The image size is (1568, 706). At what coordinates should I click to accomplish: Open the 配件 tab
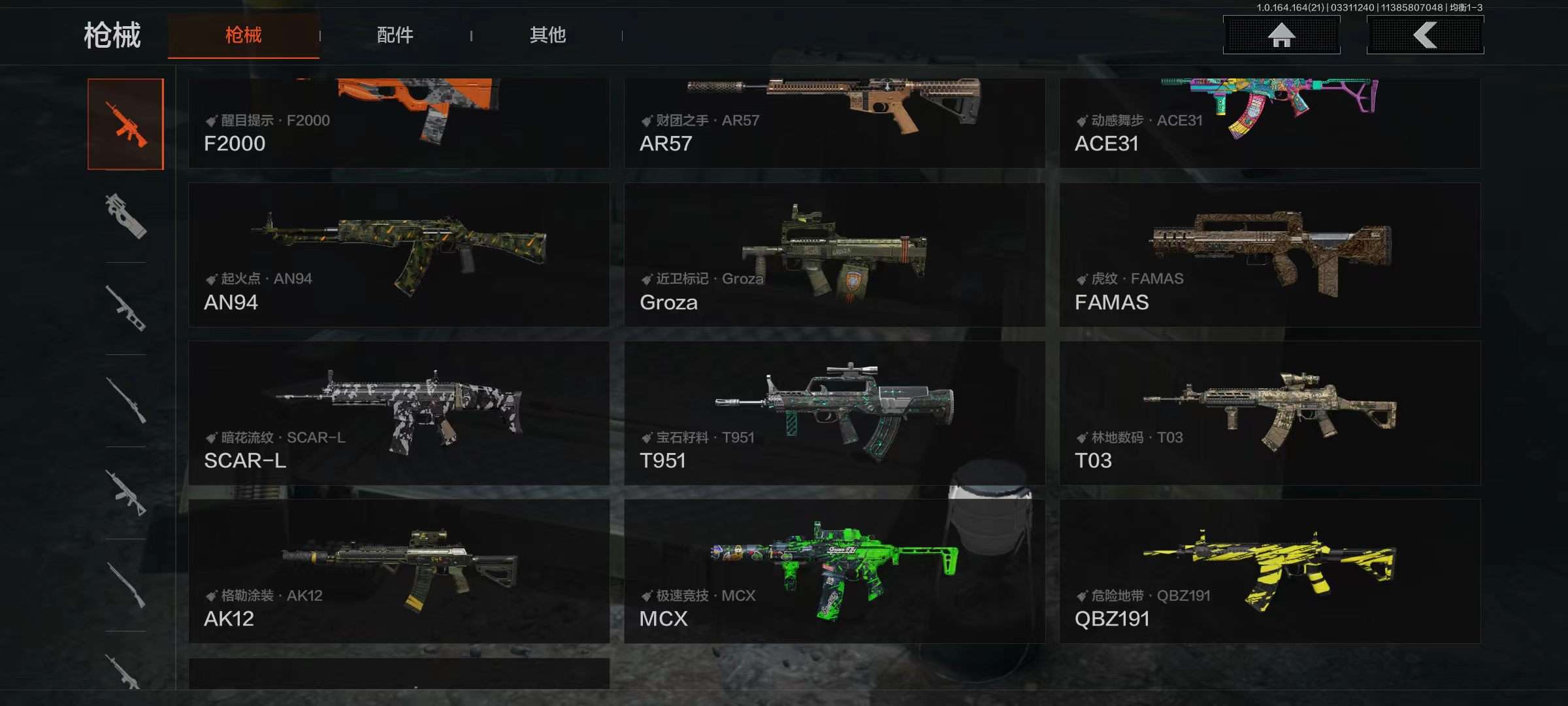(x=395, y=35)
